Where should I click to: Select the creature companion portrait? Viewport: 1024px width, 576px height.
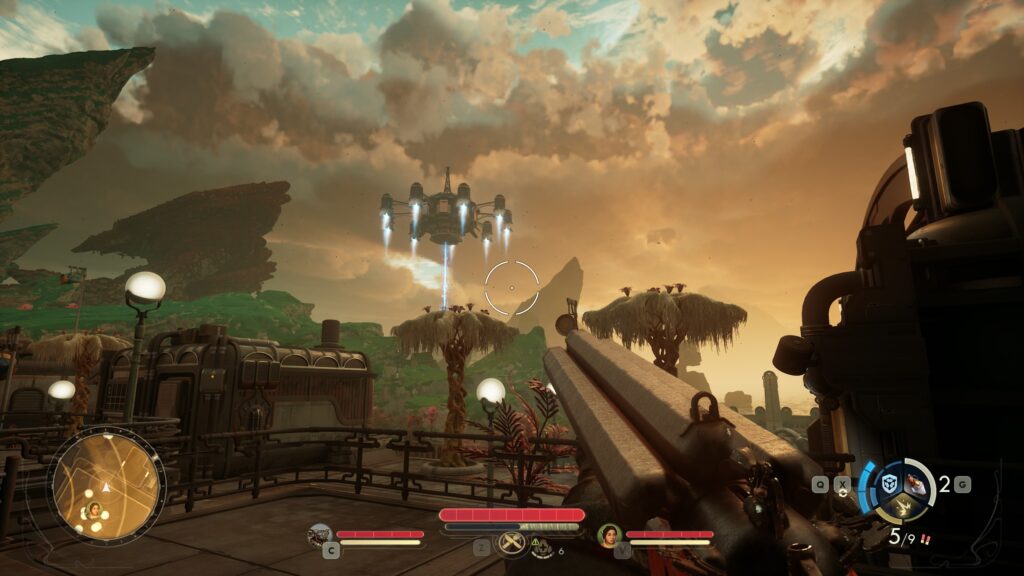point(320,534)
